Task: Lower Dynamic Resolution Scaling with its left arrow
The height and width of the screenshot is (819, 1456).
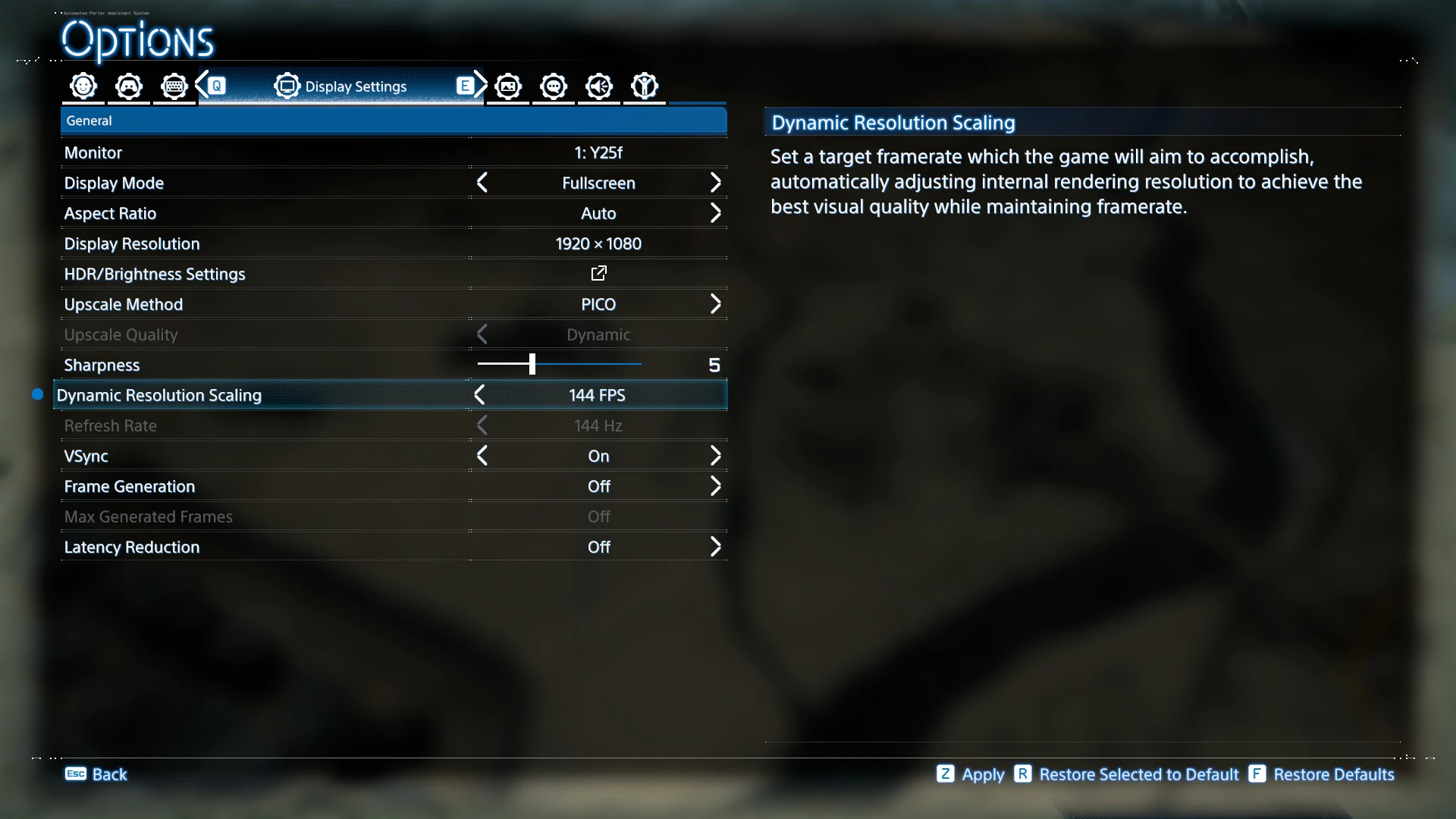Action: [479, 395]
